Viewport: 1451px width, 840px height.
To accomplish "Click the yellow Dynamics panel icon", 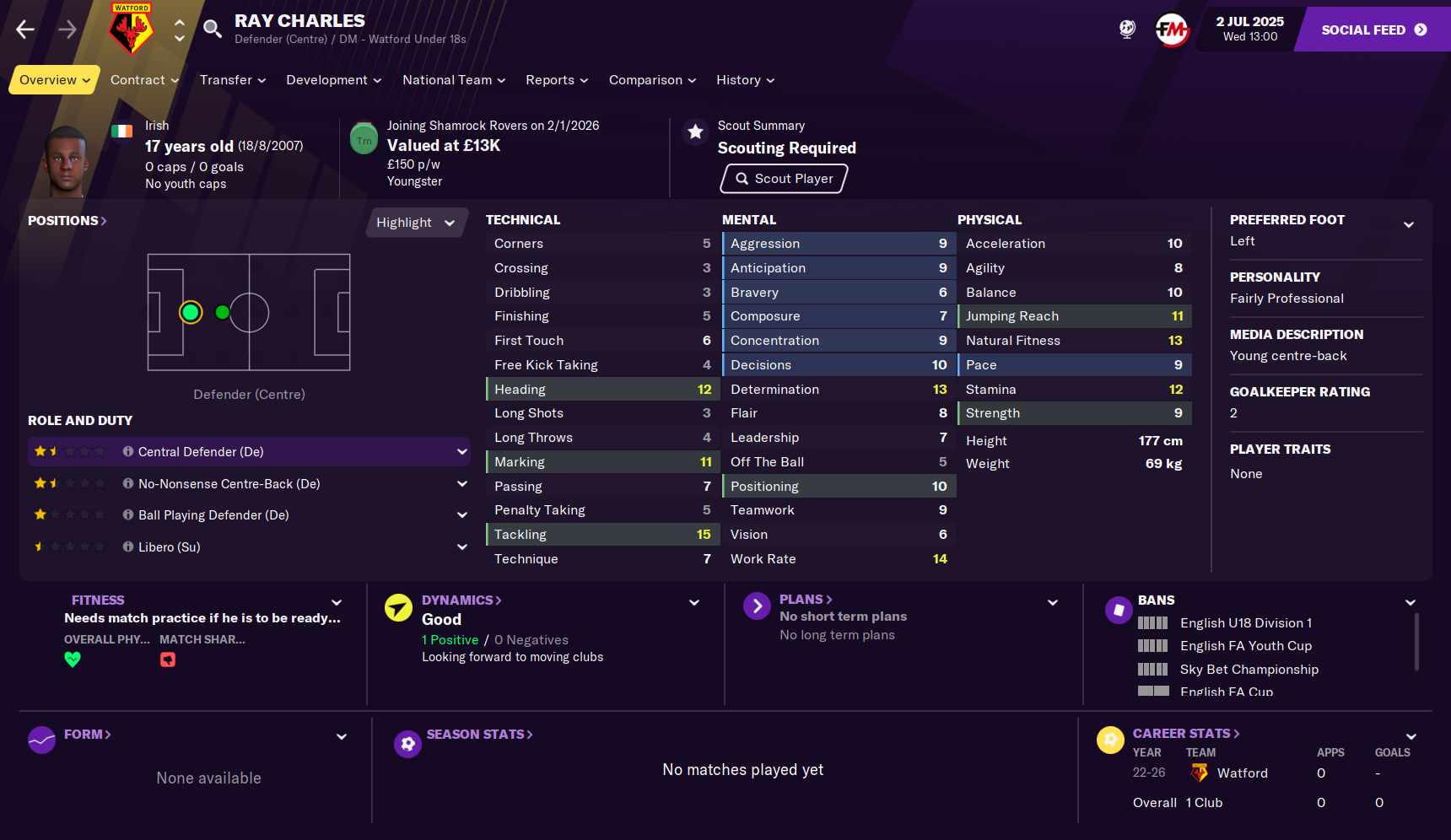I will 398,606.
